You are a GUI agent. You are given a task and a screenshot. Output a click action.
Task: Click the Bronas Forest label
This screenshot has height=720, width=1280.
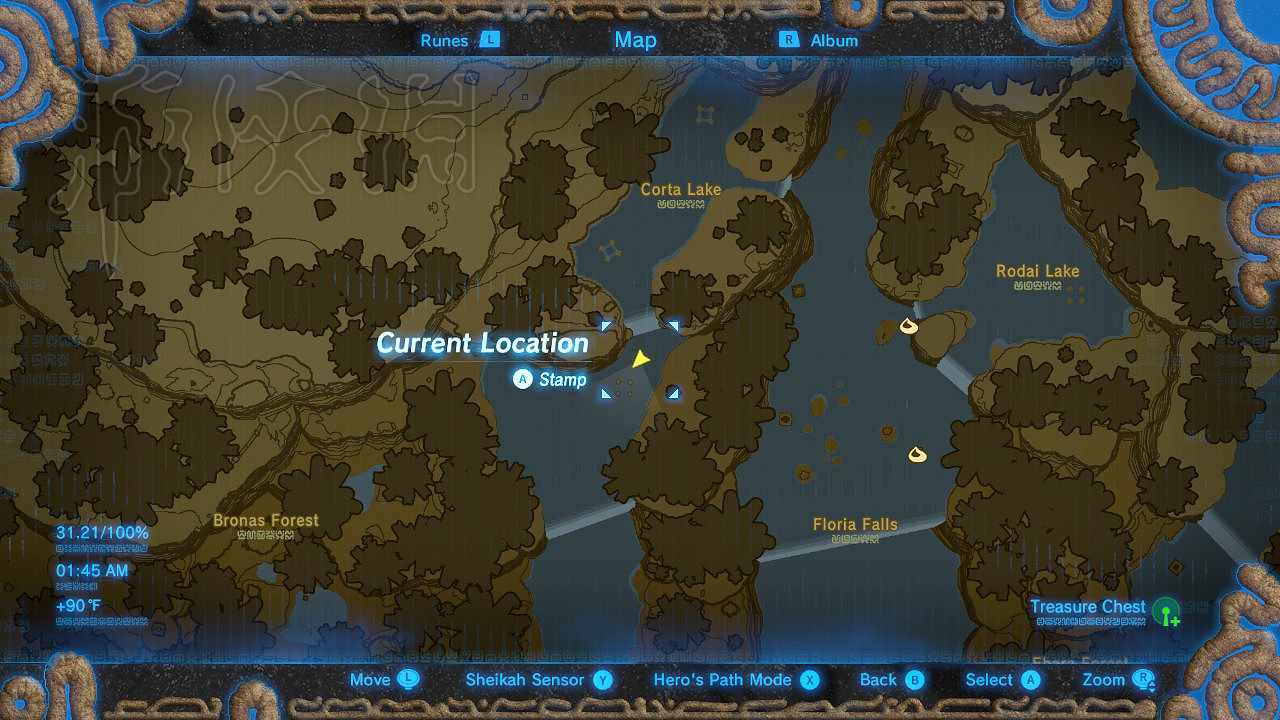266,520
